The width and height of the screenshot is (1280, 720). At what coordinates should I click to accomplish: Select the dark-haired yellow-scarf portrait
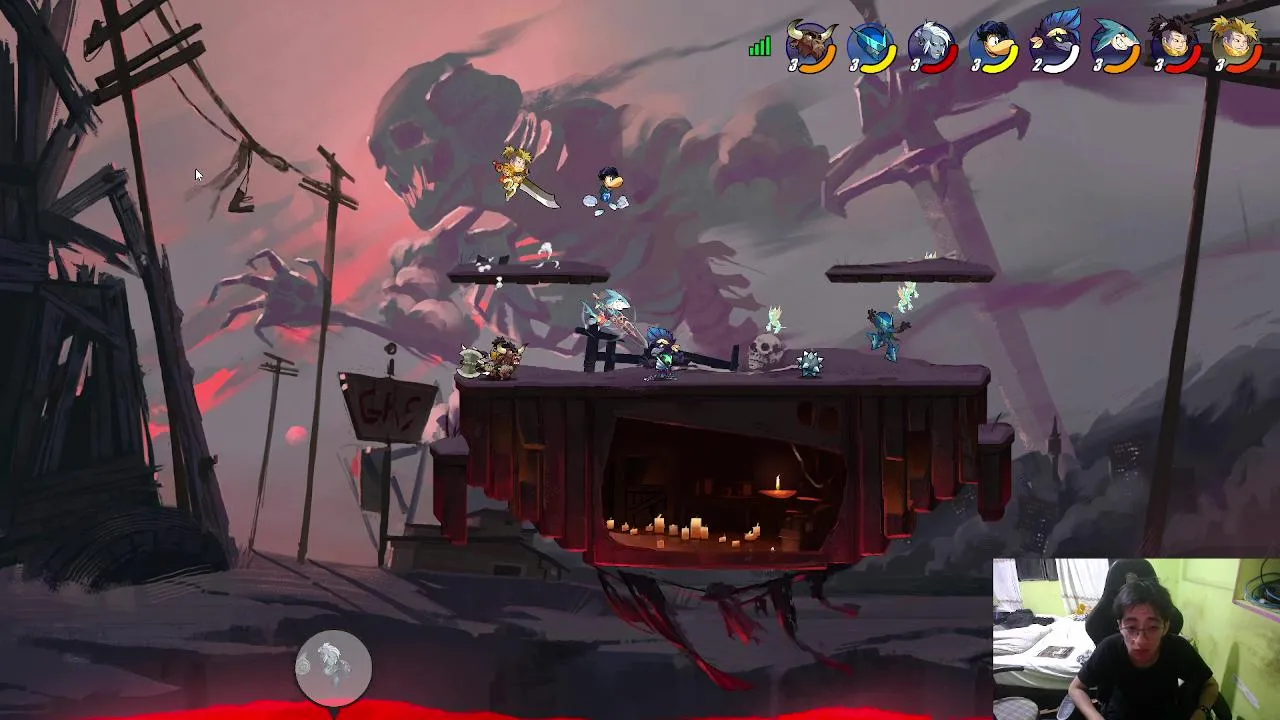click(x=1175, y=47)
